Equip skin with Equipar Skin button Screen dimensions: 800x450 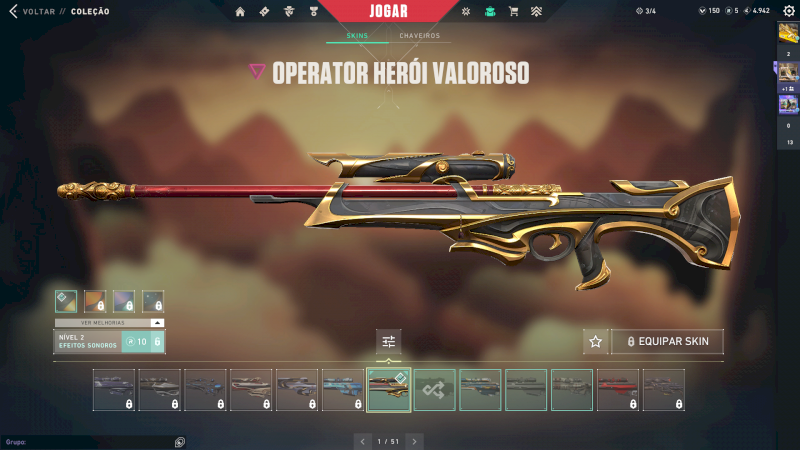tap(667, 342)
